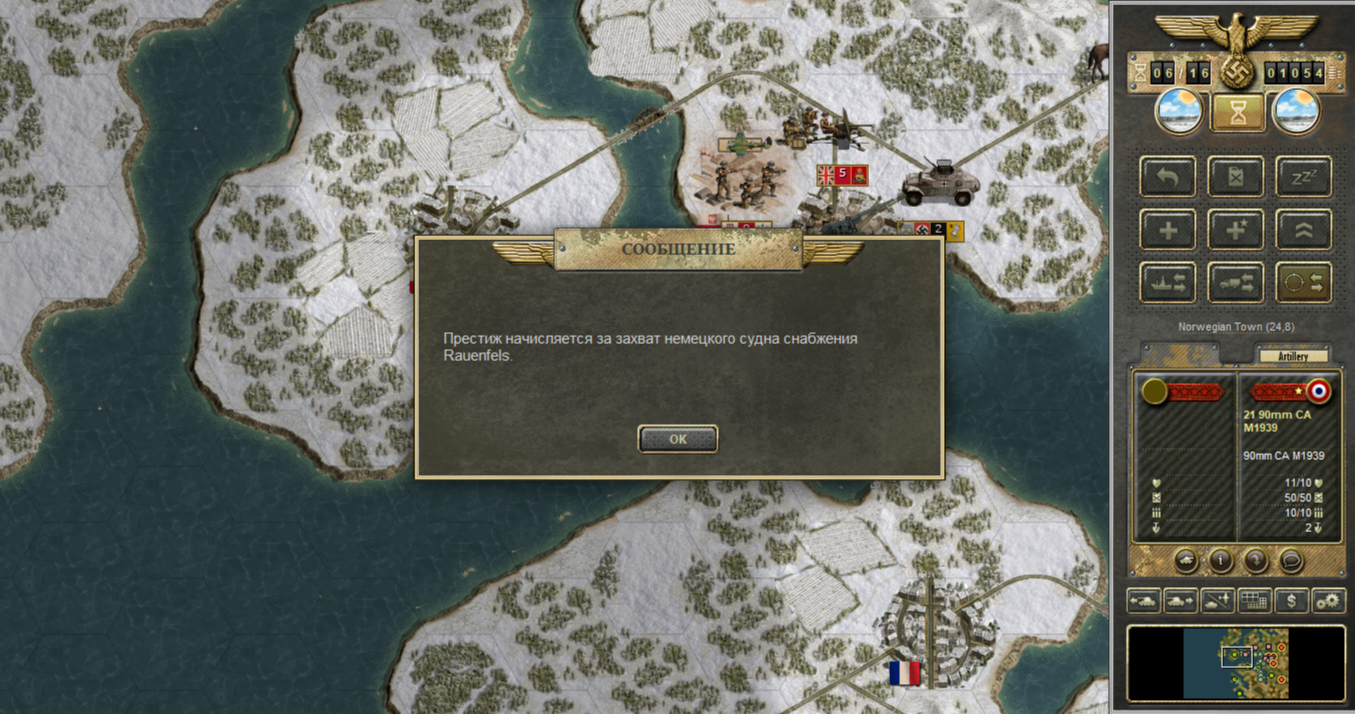Image resolution: width=1355 pixels, height=714 pixels.
Task: Click the curved arrow round button
Action: pyautogui.click(x=1256, y=560)
